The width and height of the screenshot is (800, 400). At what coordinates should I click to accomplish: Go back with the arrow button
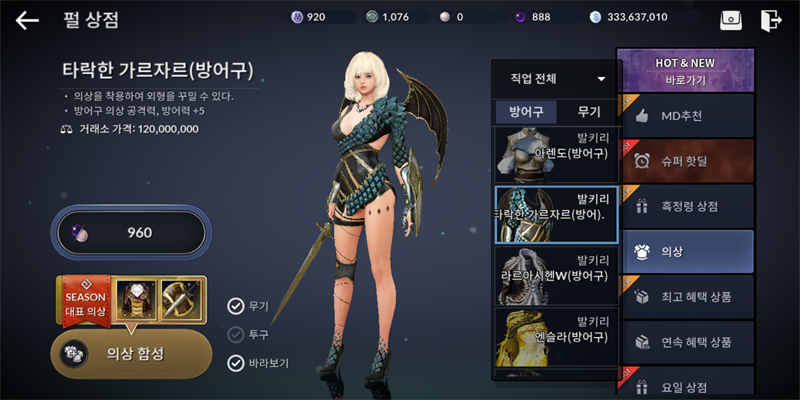(27, 19)
